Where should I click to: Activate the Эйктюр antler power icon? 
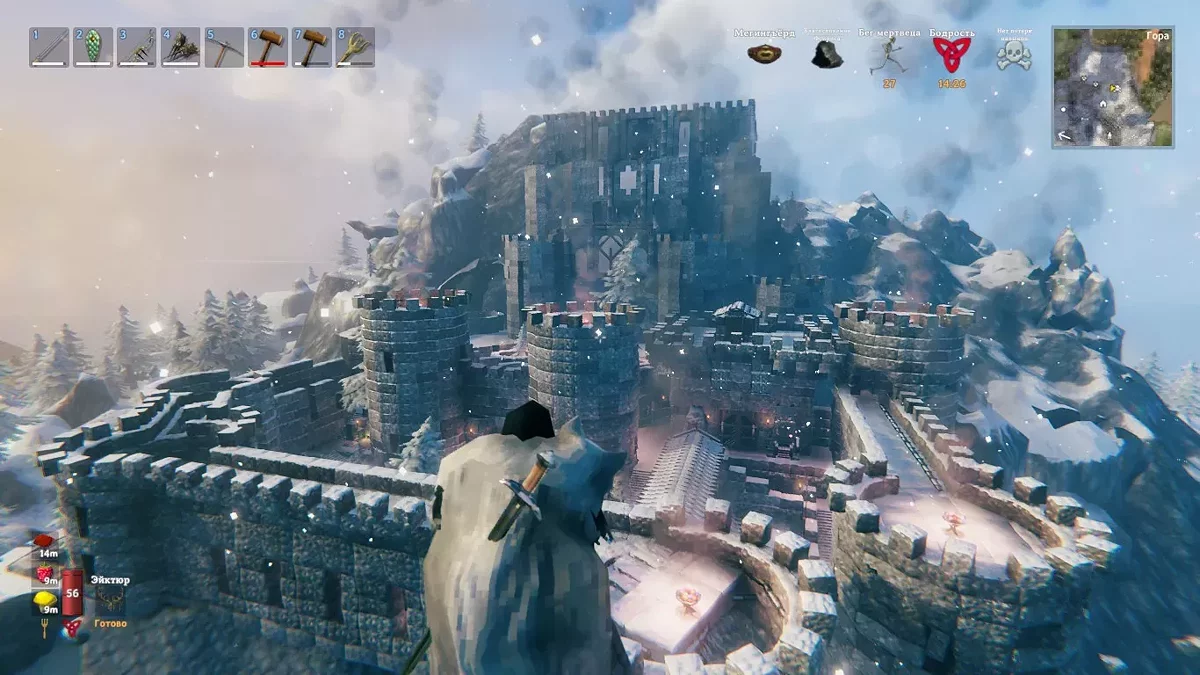point(109,599)
